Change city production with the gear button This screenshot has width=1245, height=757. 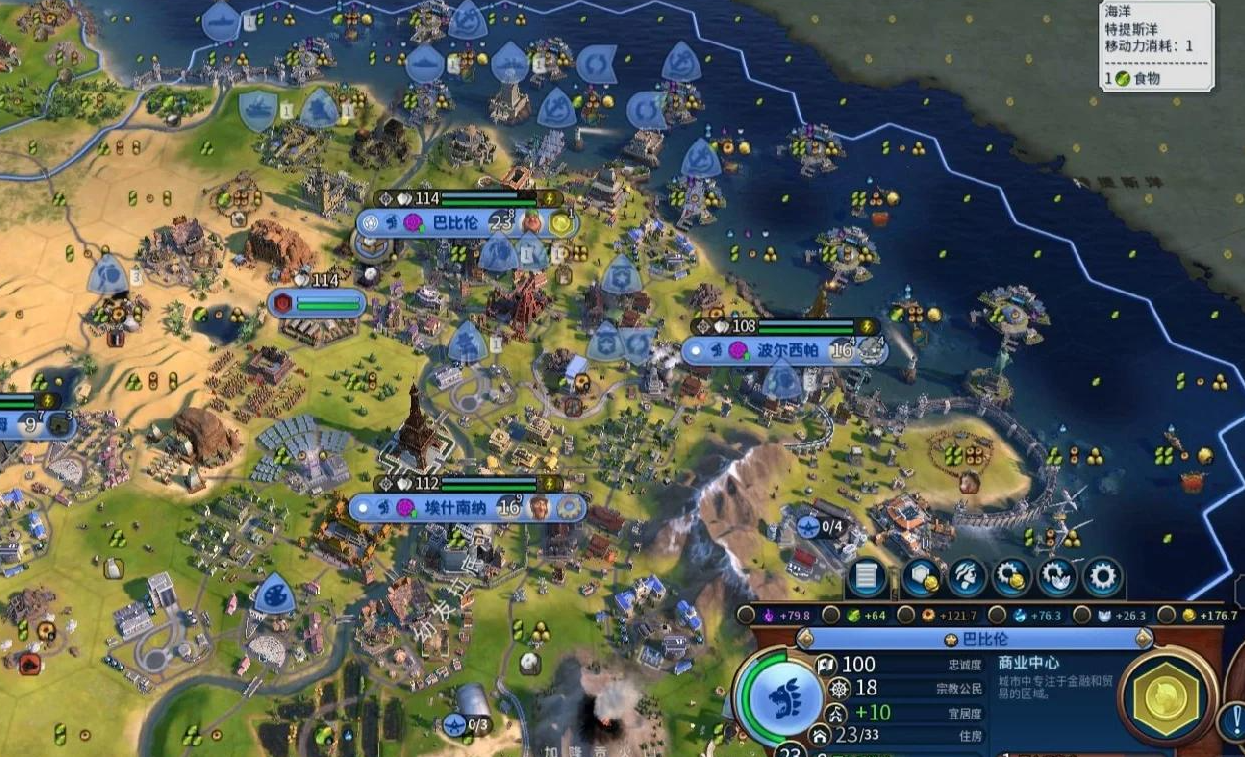[x=1103, y=578]
